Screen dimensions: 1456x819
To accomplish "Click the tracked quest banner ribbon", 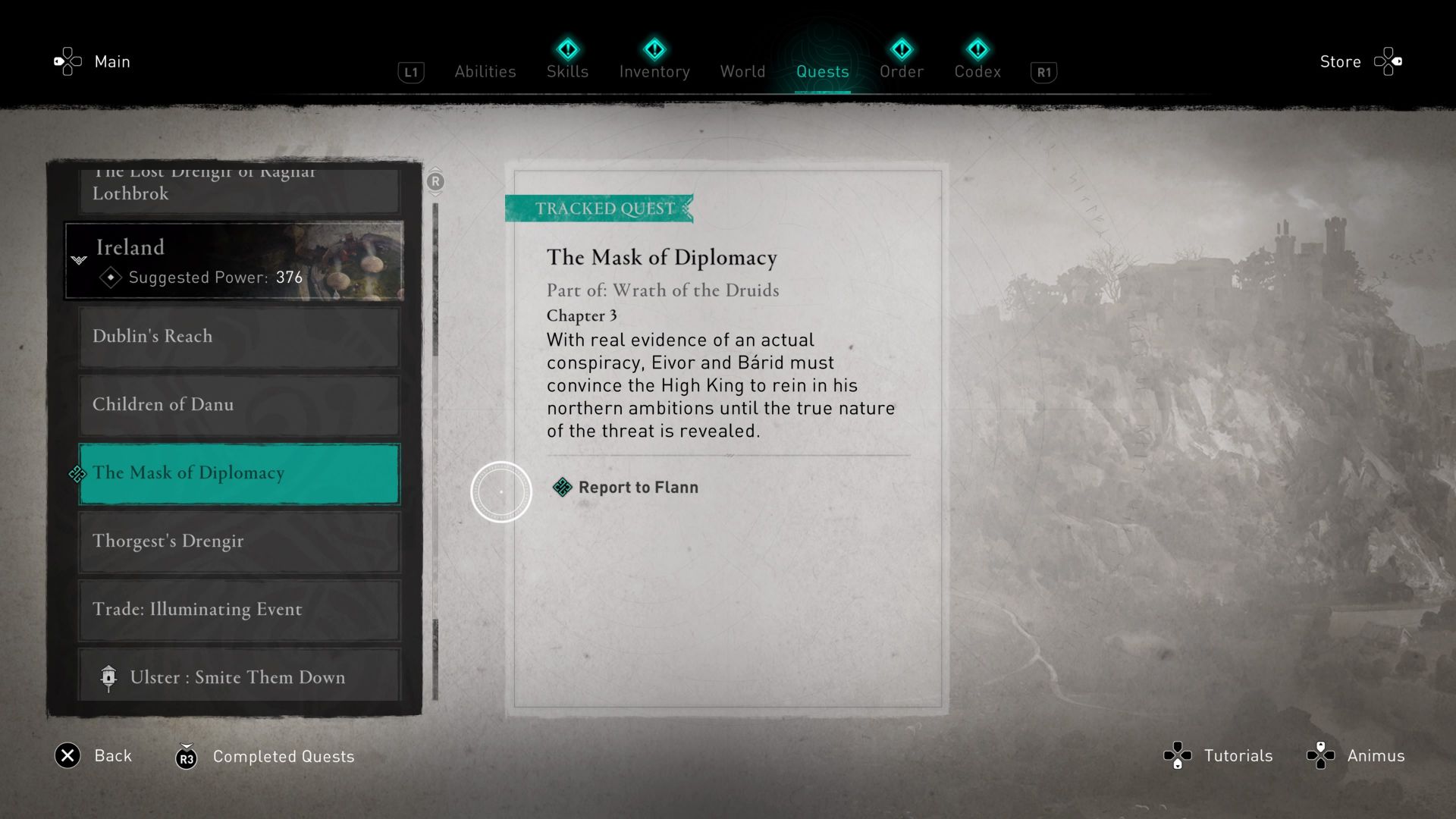I will 599,209.
